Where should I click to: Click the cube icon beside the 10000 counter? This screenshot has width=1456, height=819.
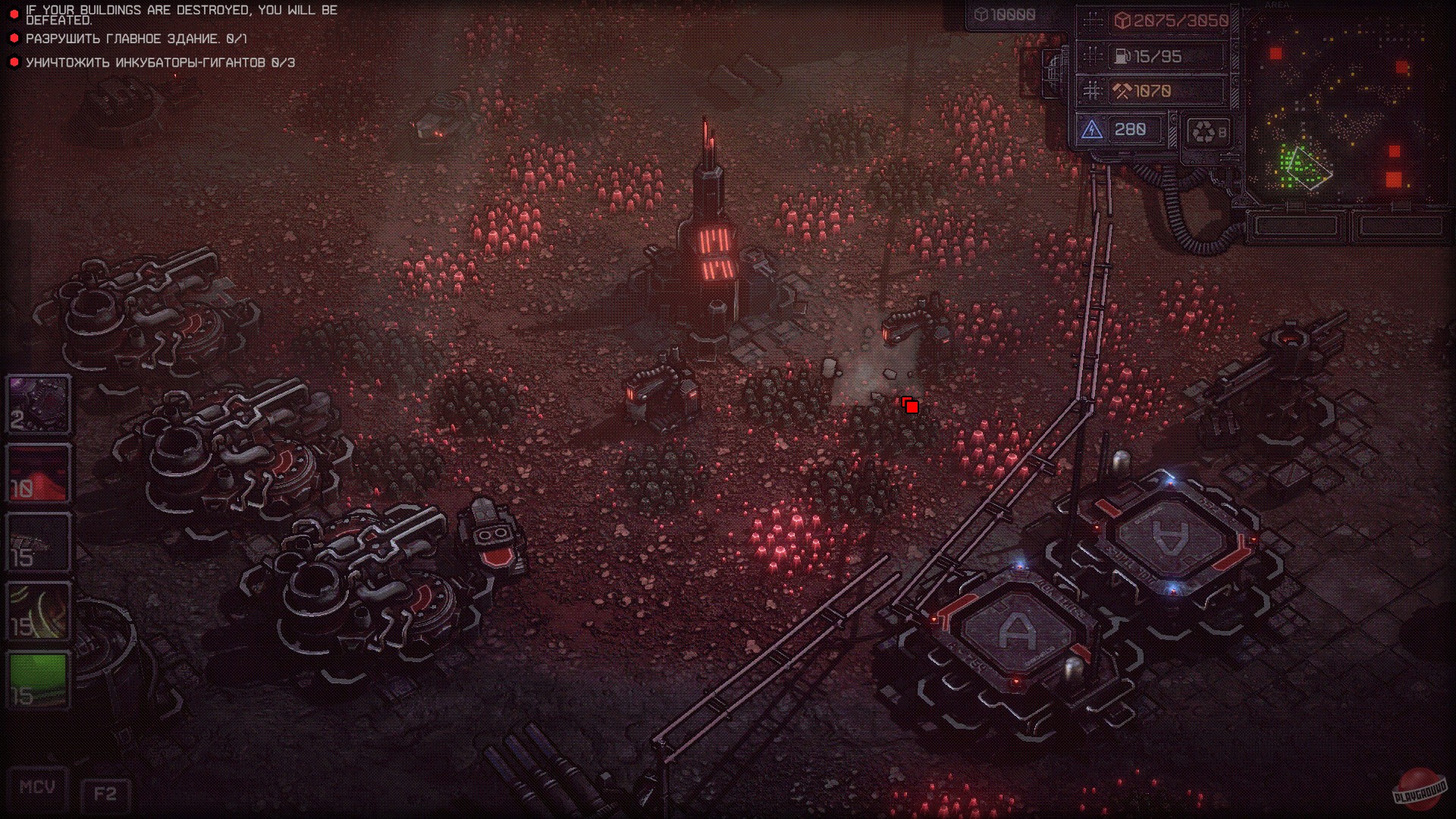point(982,12)
